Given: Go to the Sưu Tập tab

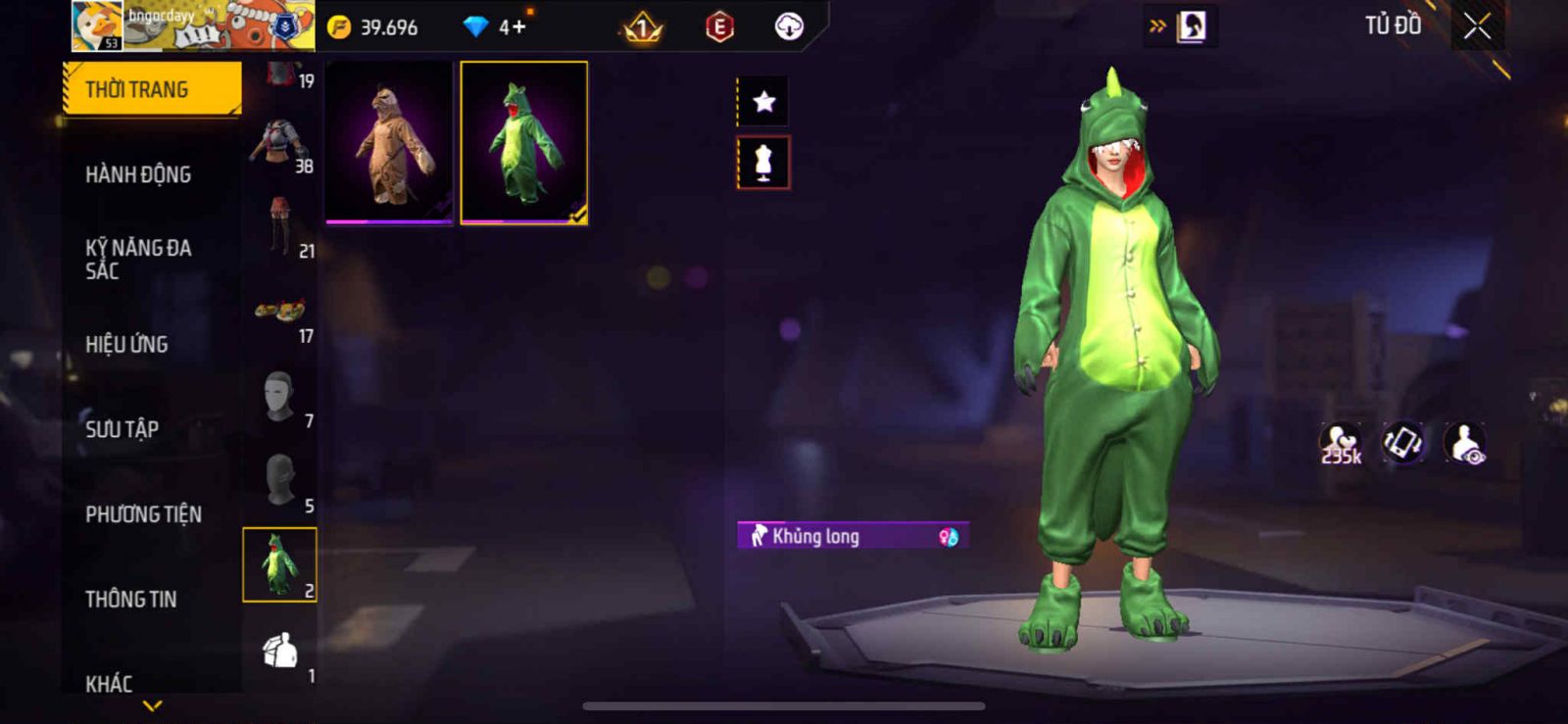Looking at the screenshot, I should point(122,429).
